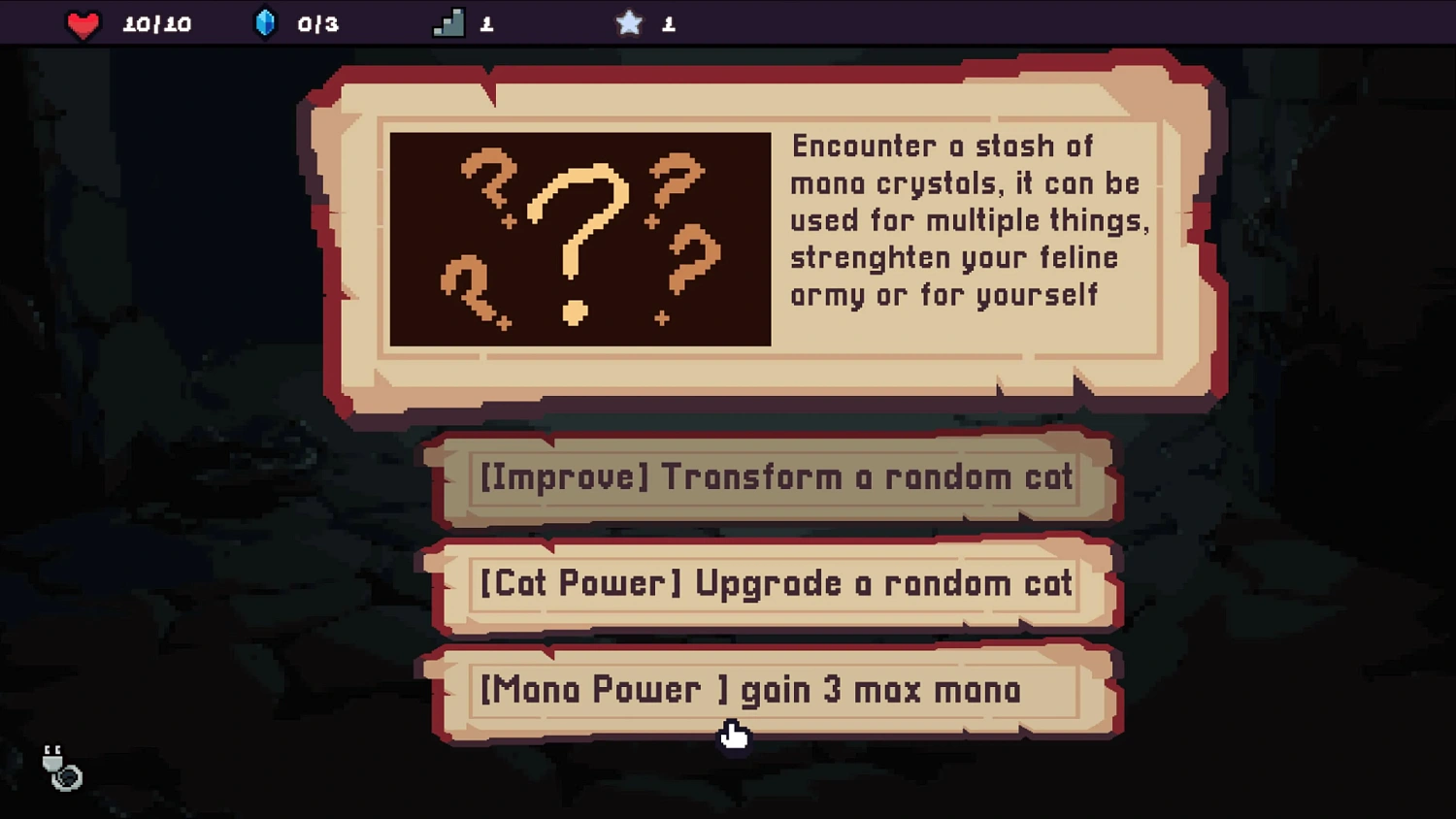
Task: Choose [Improve] Transform a random cat
Action: coord(774,477)
